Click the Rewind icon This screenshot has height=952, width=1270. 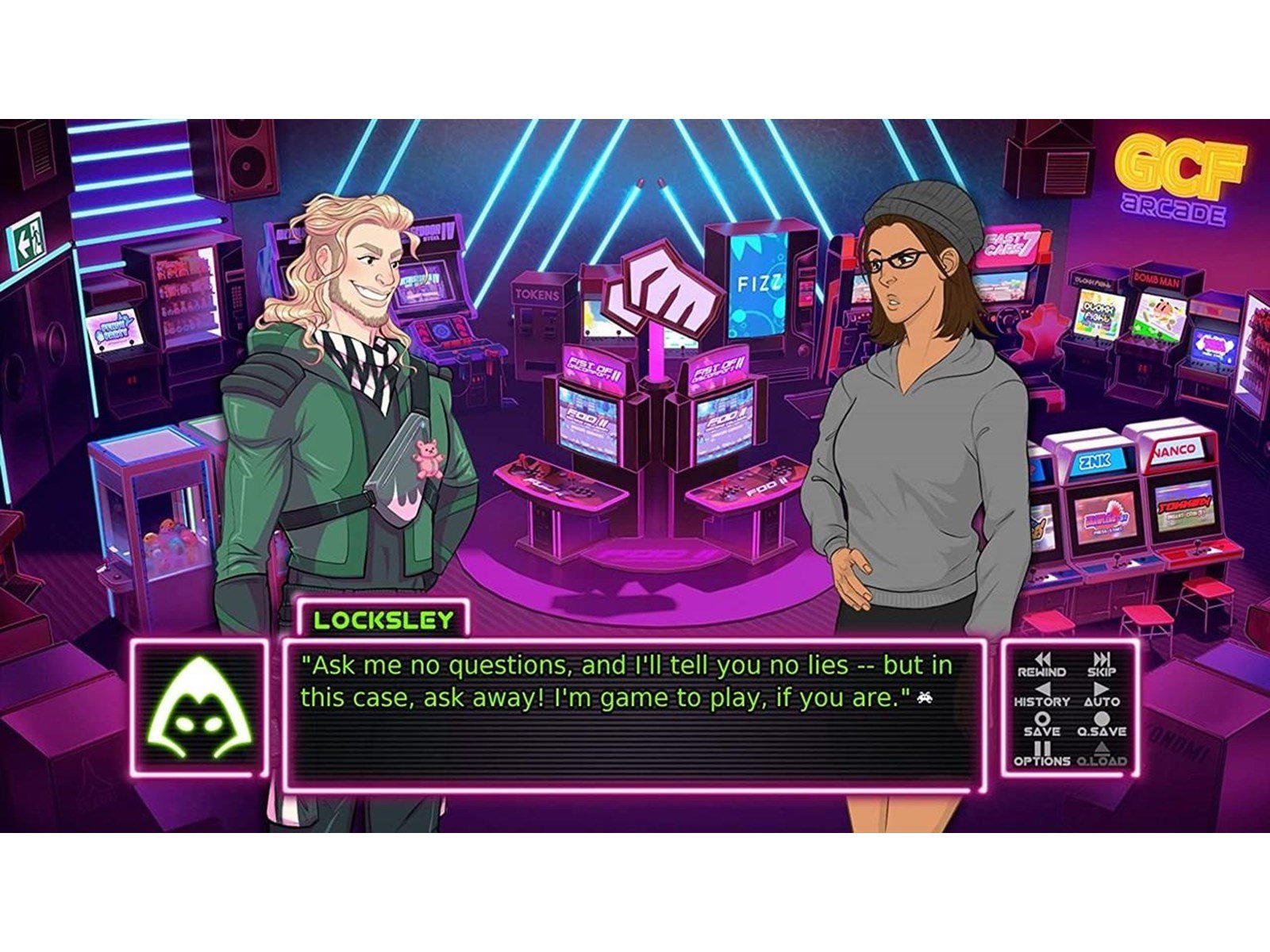1043,658
